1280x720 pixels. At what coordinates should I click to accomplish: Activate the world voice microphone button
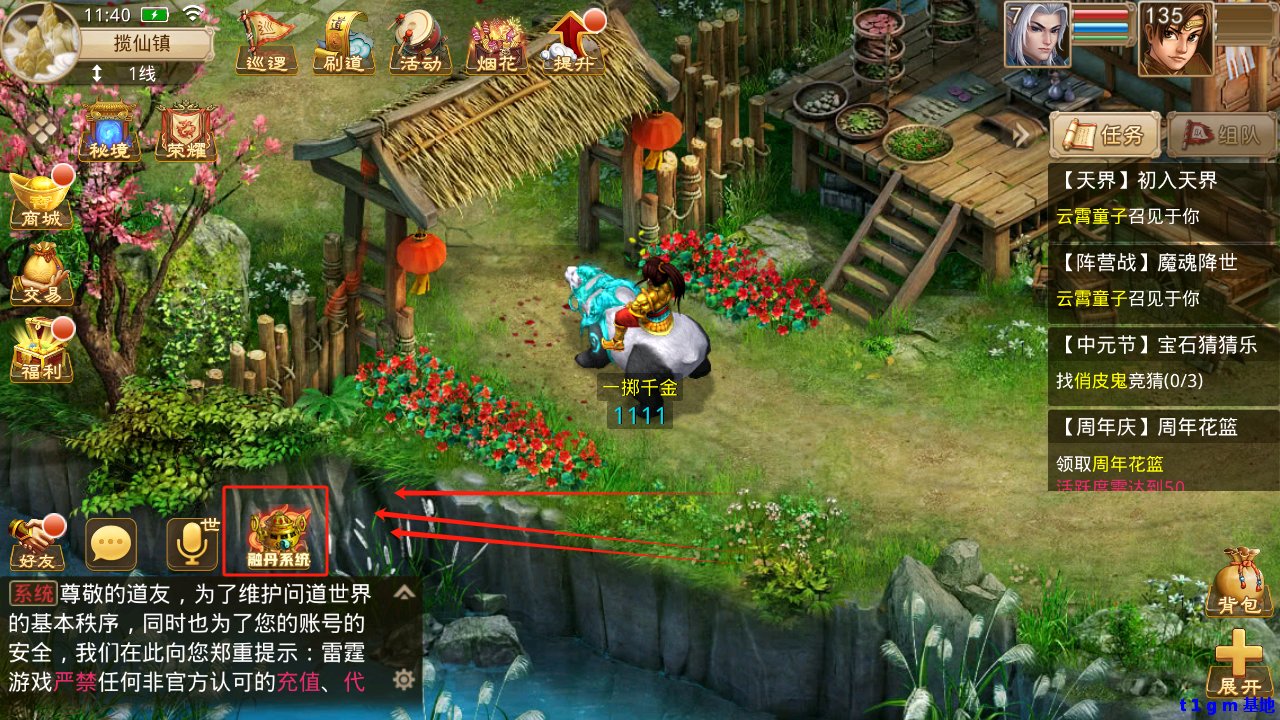pyautogui.click(x=191, y=543)
